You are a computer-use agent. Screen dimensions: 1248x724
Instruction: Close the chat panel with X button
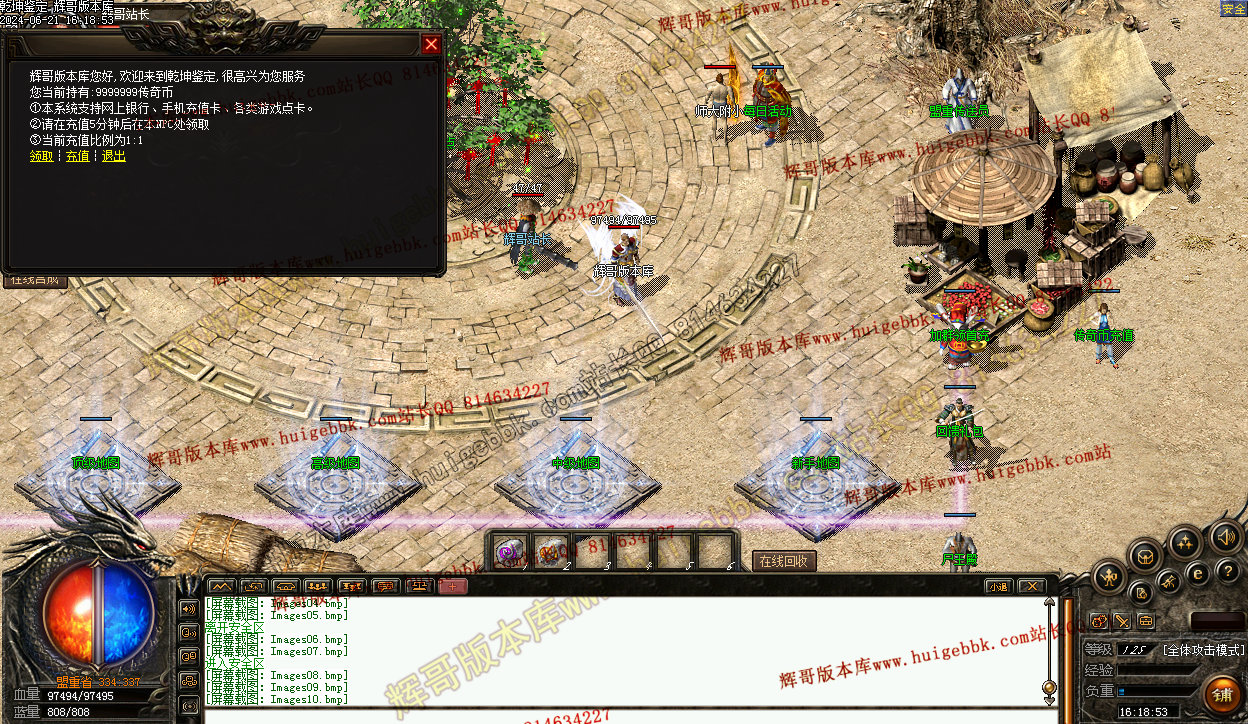coord(1030,586)
